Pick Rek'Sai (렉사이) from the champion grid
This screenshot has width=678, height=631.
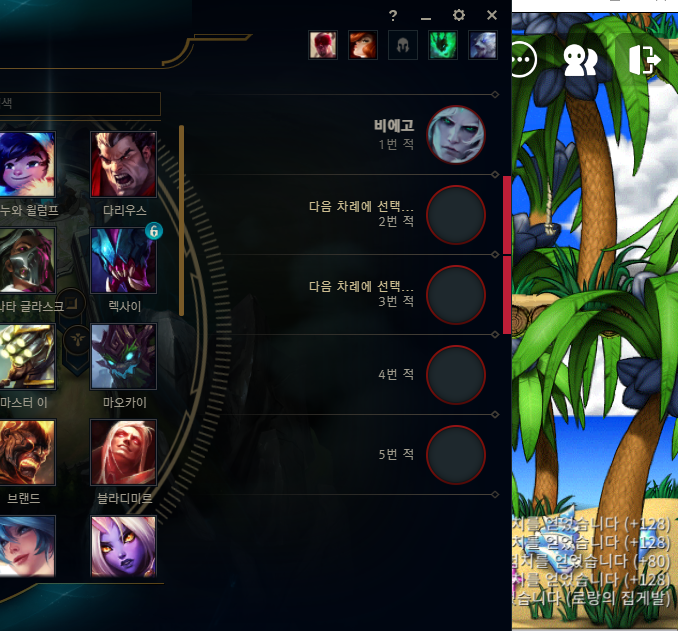tap(123, 260)
